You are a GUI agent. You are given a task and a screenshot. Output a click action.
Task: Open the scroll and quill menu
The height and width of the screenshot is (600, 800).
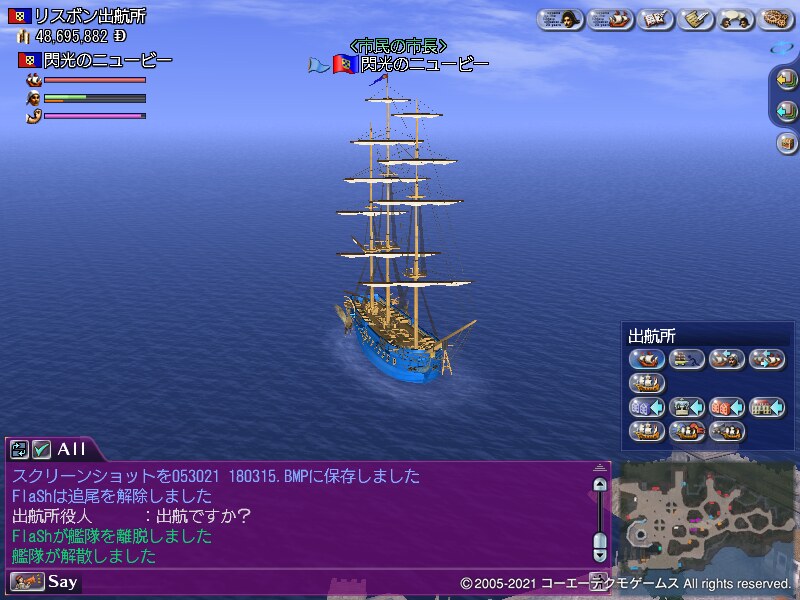click(x=697, y=19)
